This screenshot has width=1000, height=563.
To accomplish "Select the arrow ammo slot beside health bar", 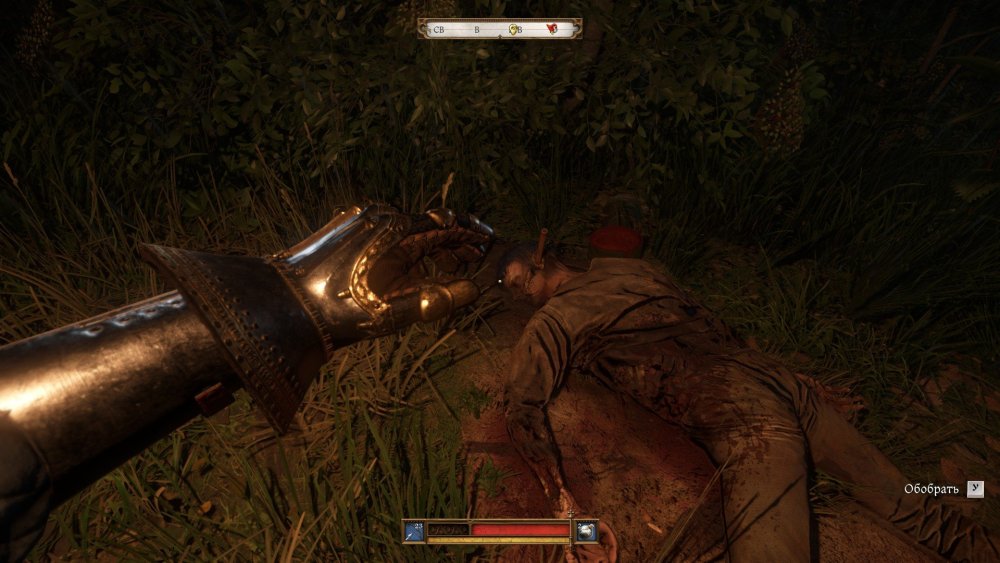I will point(414,531).
